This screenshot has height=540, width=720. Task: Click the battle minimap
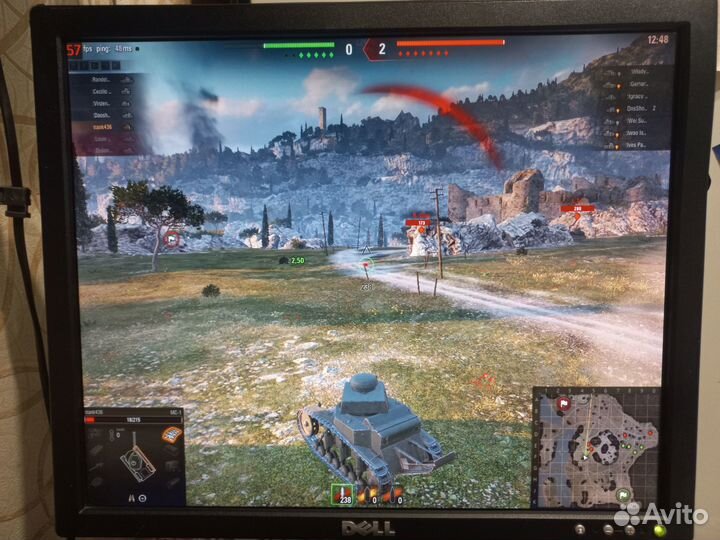tap(597, 446)
